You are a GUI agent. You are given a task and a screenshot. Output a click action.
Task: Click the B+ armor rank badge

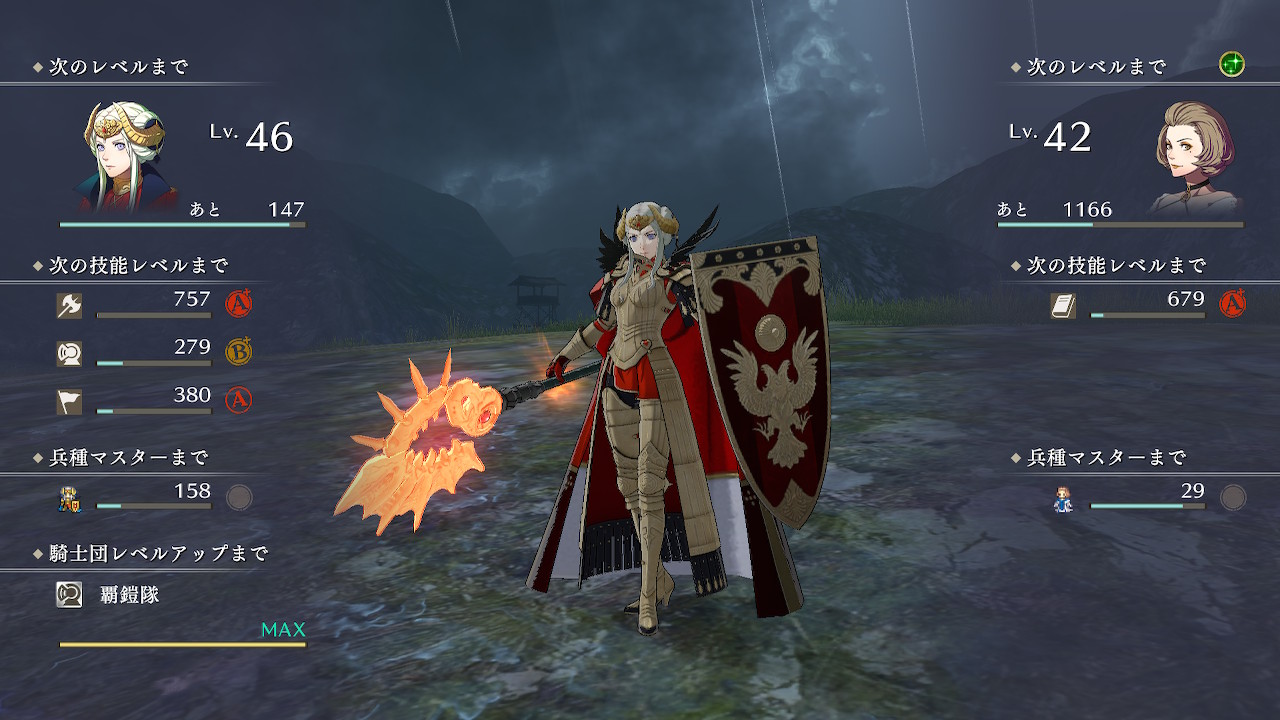[x=239, y=351]
